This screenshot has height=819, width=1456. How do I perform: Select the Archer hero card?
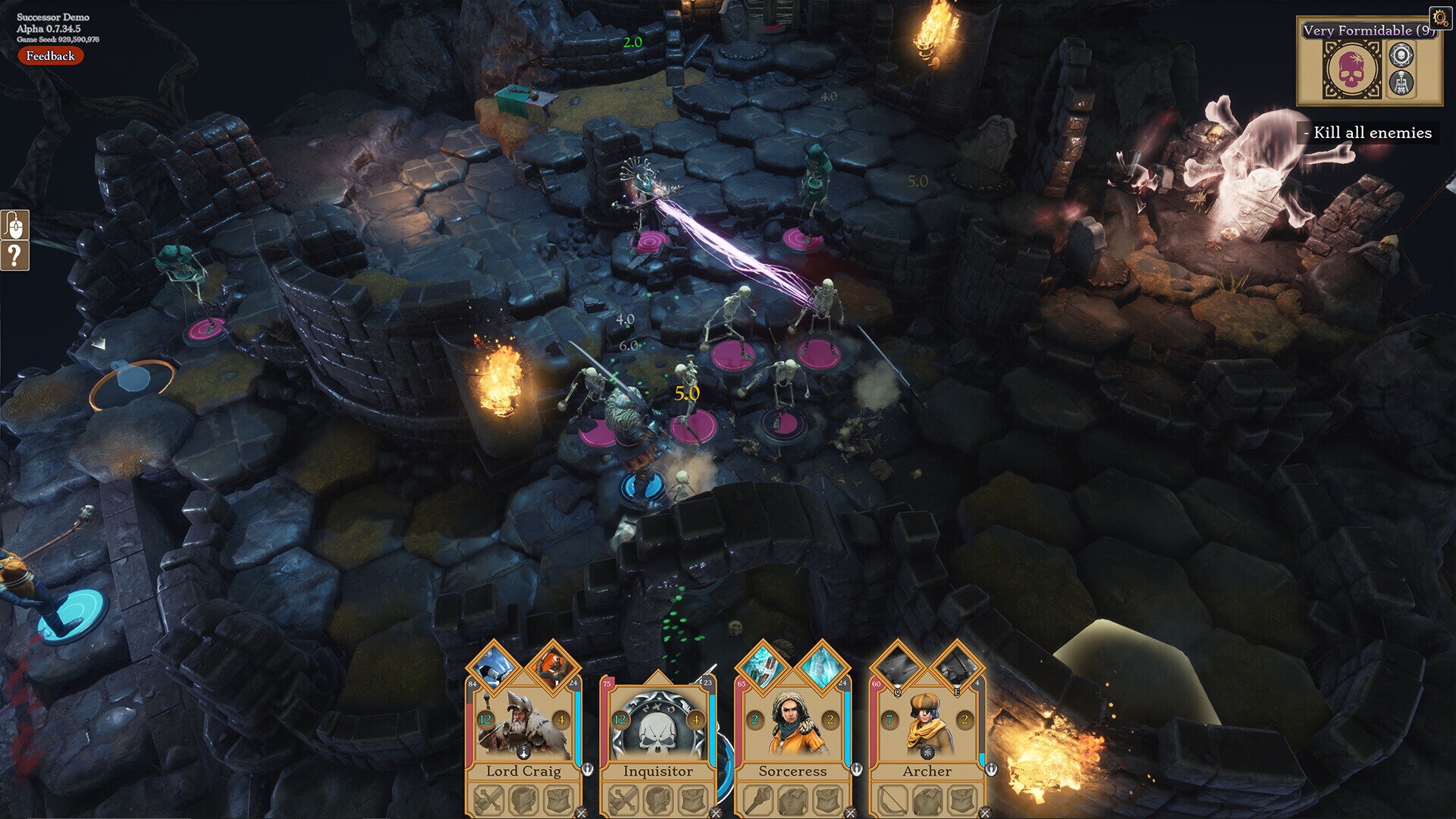[927, 728]
